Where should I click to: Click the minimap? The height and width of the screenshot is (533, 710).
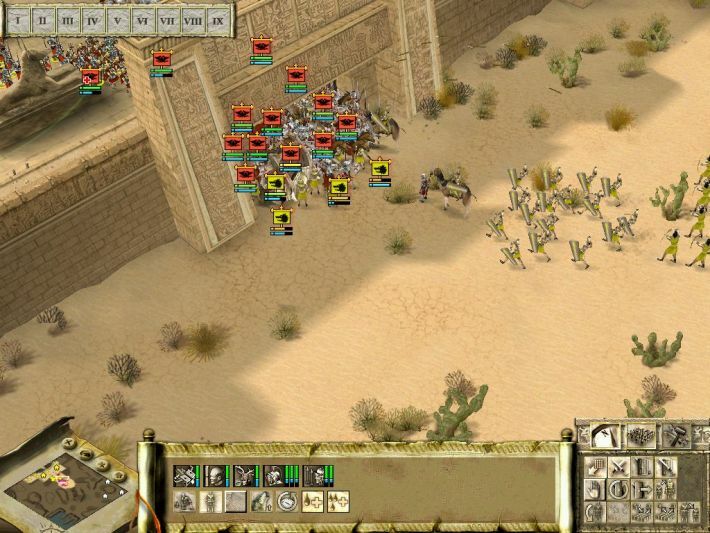66,480
